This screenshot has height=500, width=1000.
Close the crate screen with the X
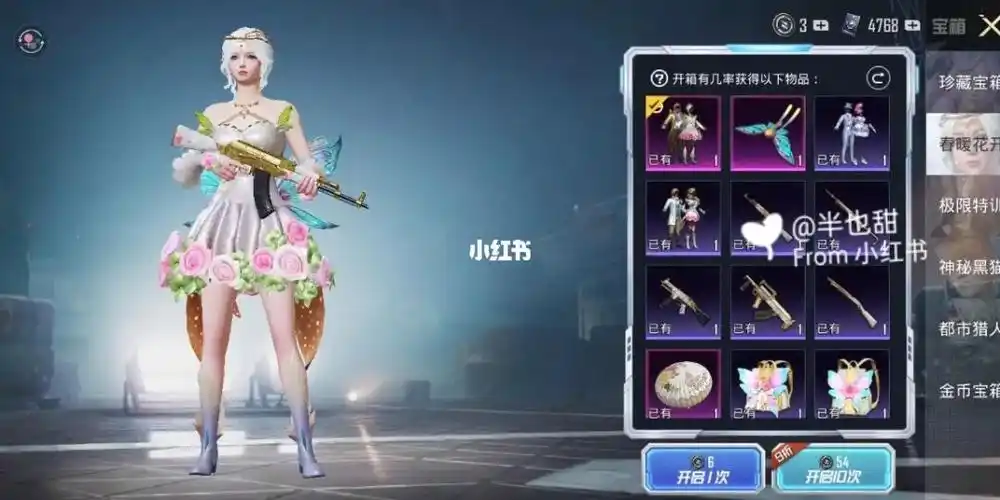click(986, 26)
